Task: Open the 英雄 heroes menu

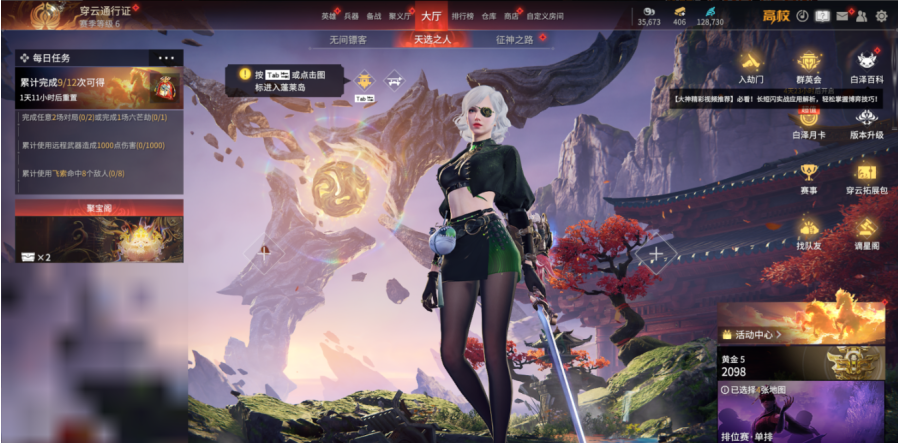Action: click(x=328, y=17)
